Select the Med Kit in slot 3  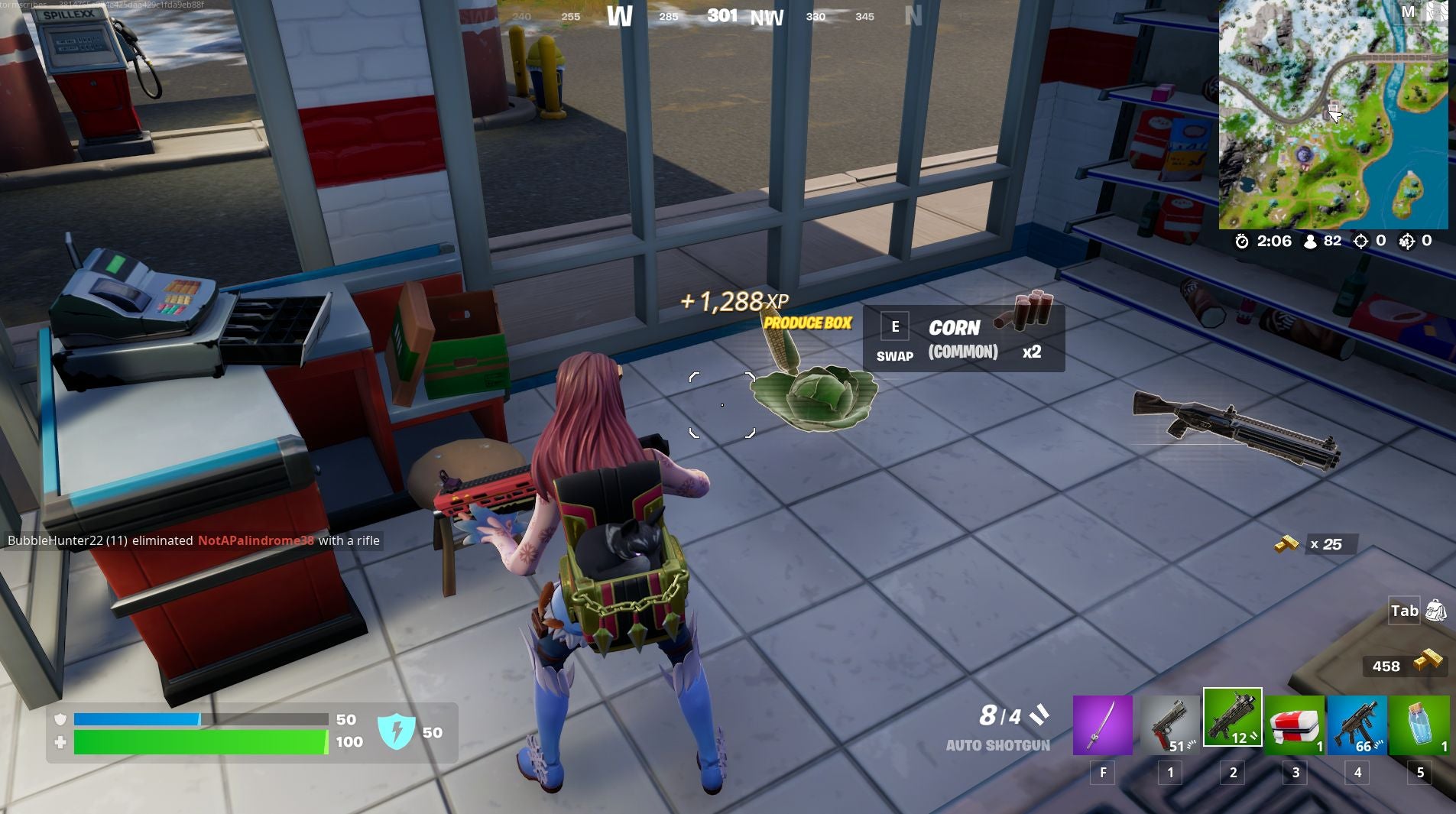[1295, 725]
